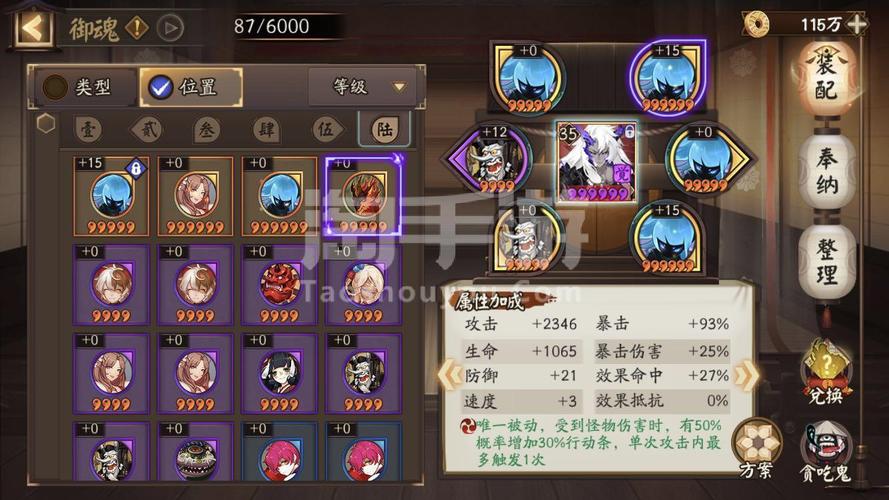Open the 装配 lantern tab

point(825,80)
